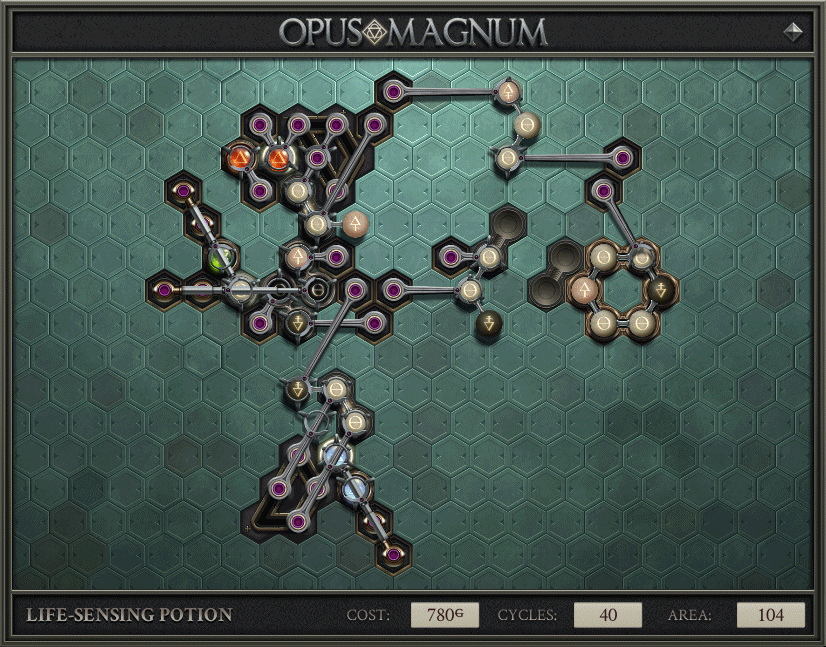Click the diamond gem icon in the title bar
826x647 pixels.
(795, 31)
